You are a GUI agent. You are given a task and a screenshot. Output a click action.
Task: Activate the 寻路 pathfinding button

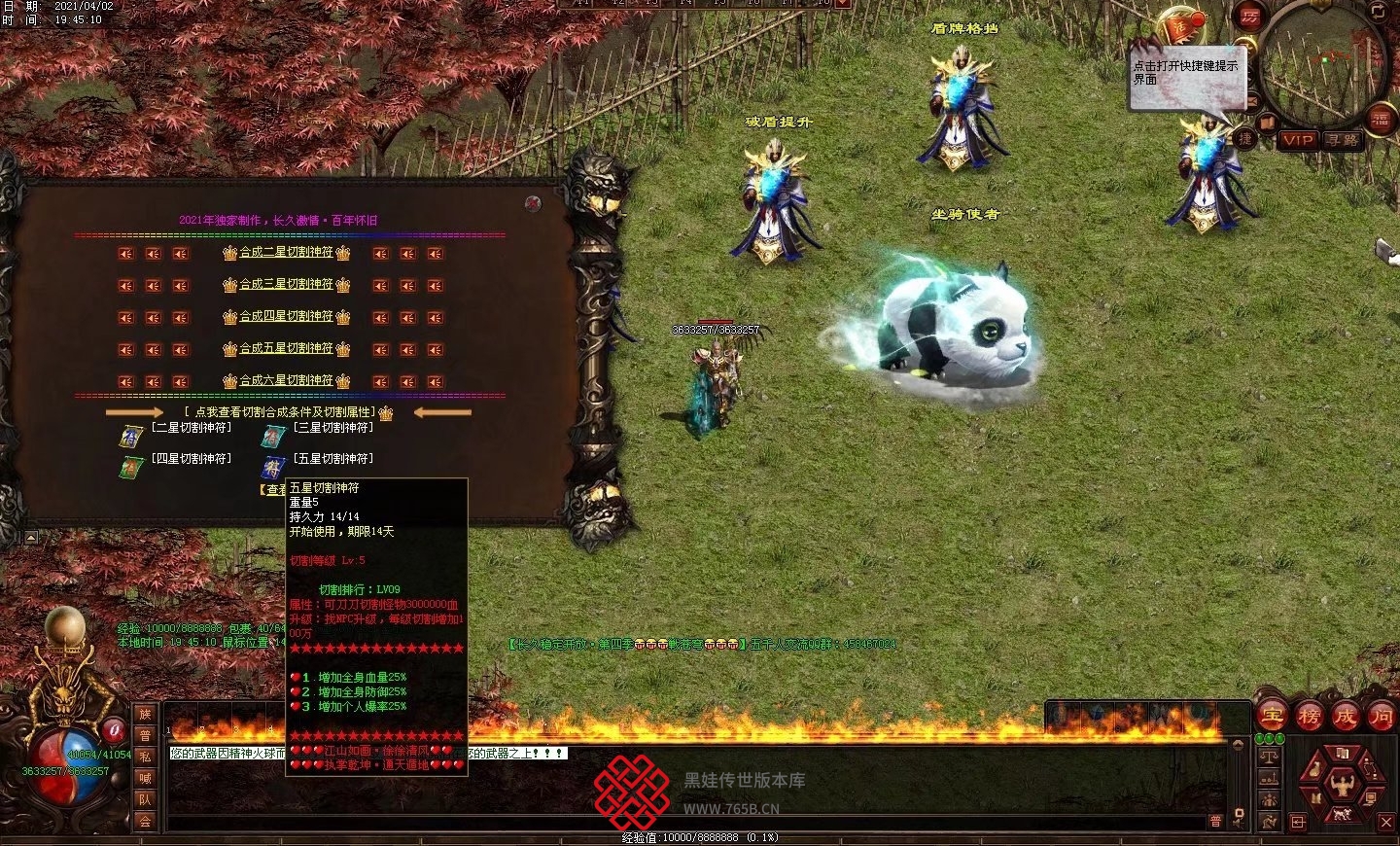pyautogui.click(x=1344, y=140)
